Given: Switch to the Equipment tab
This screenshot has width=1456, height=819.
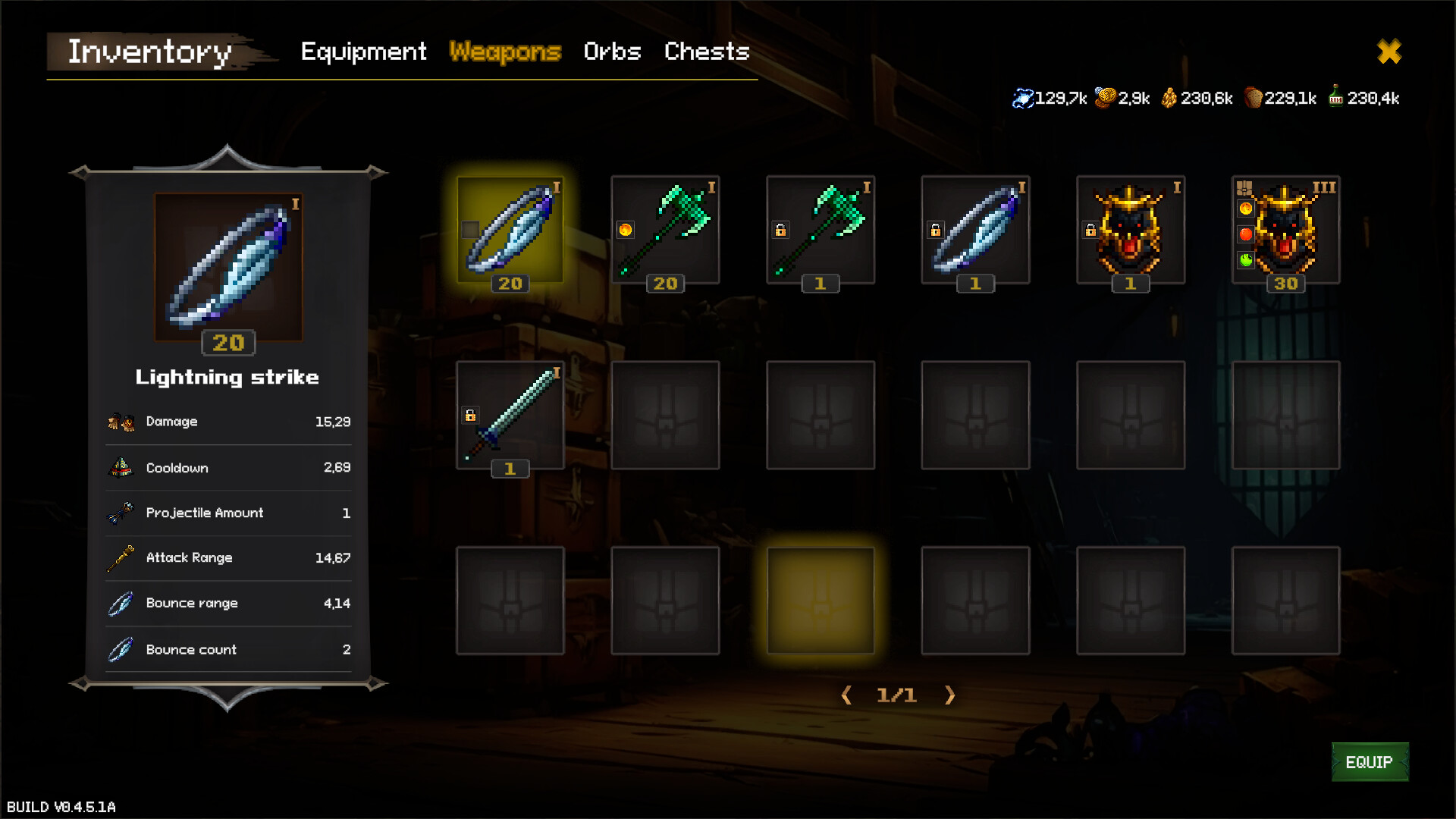Looking at the screenshot, I should [362, 52].
